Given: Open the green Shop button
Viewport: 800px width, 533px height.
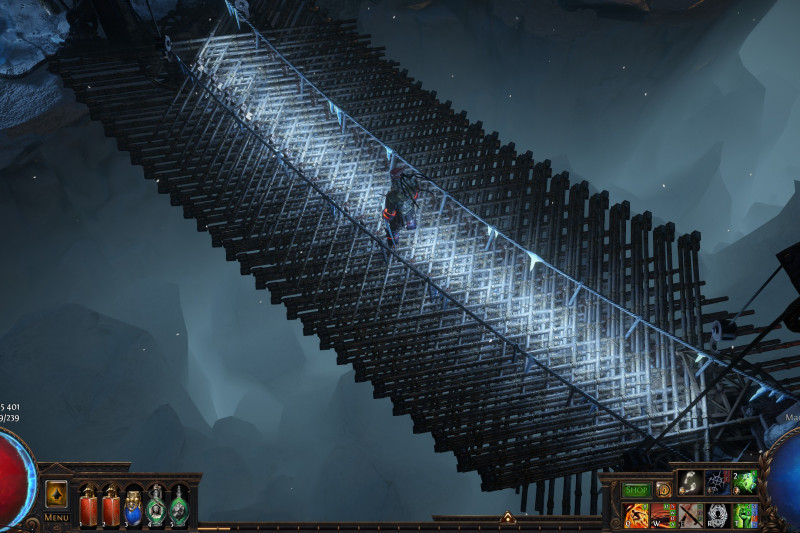Looking at the screenshot, I should point(636,490).
